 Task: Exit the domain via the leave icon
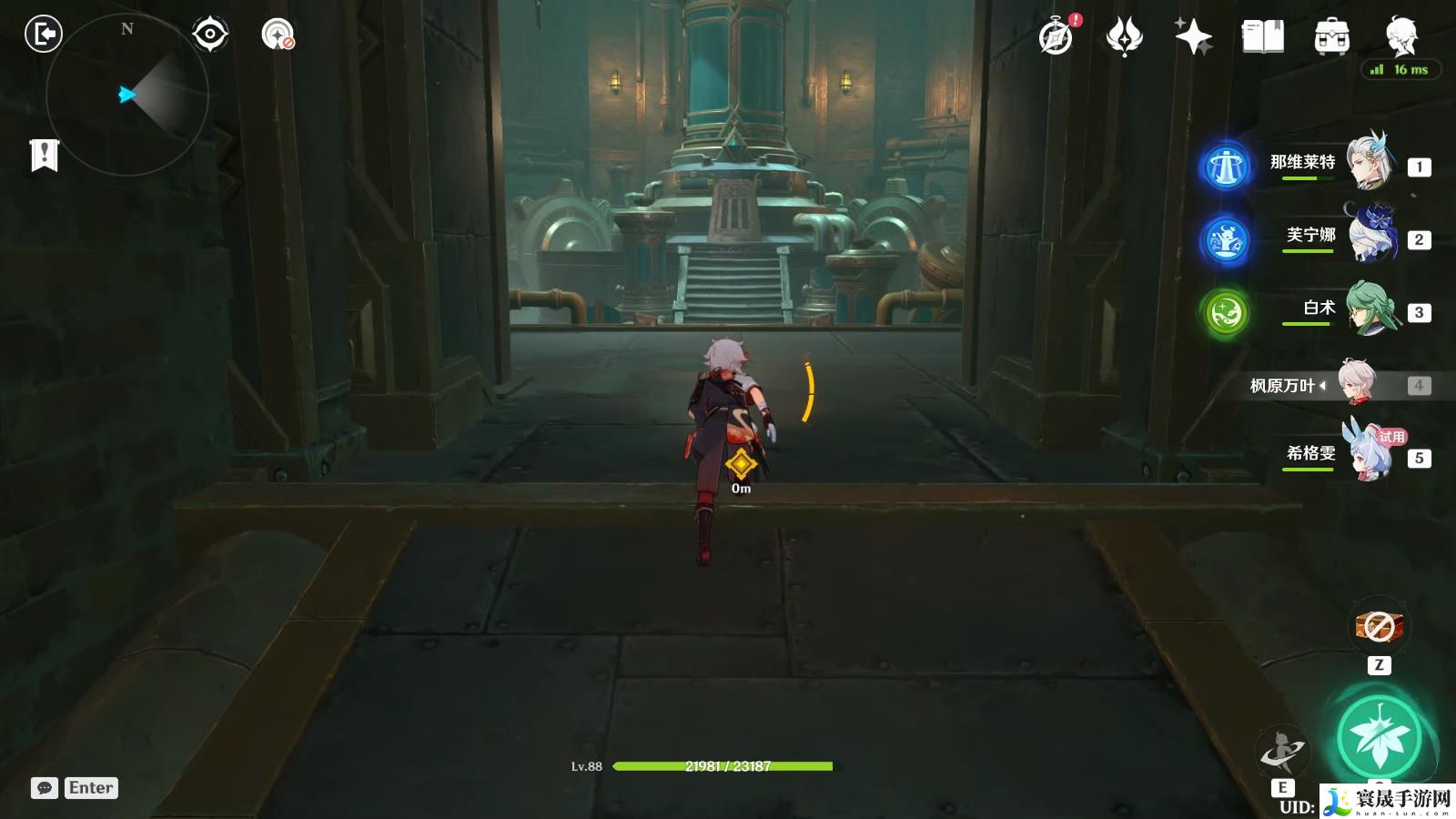pyautogui.click(x=43, y=35)
